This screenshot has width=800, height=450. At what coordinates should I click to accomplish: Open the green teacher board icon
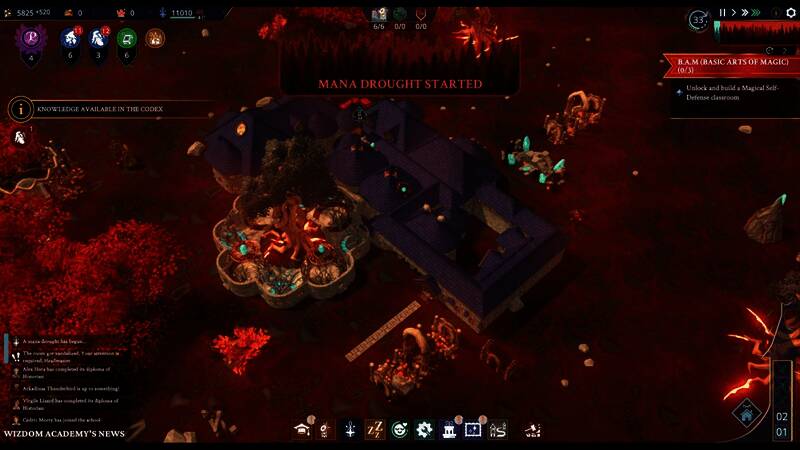pos(126,39)
